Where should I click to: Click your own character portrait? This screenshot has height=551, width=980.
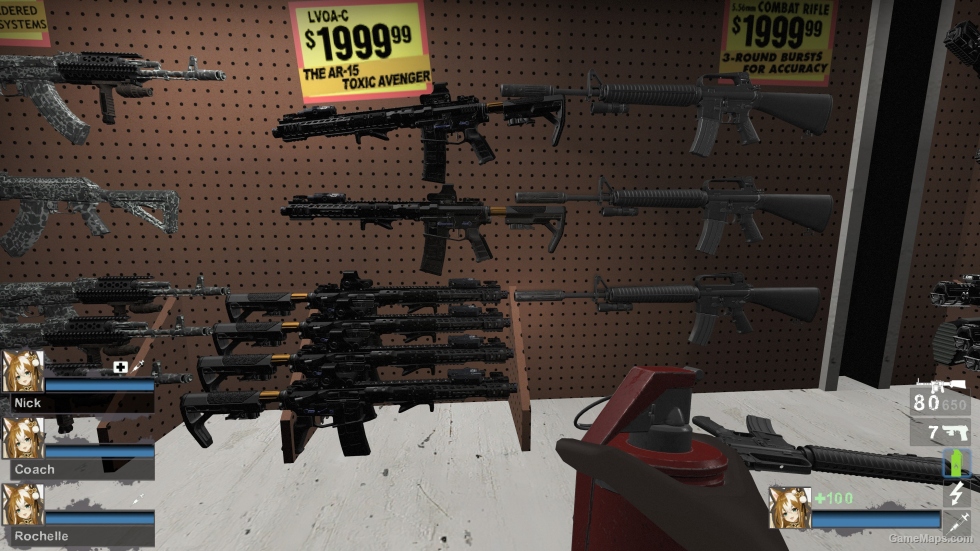coord(789,507)
